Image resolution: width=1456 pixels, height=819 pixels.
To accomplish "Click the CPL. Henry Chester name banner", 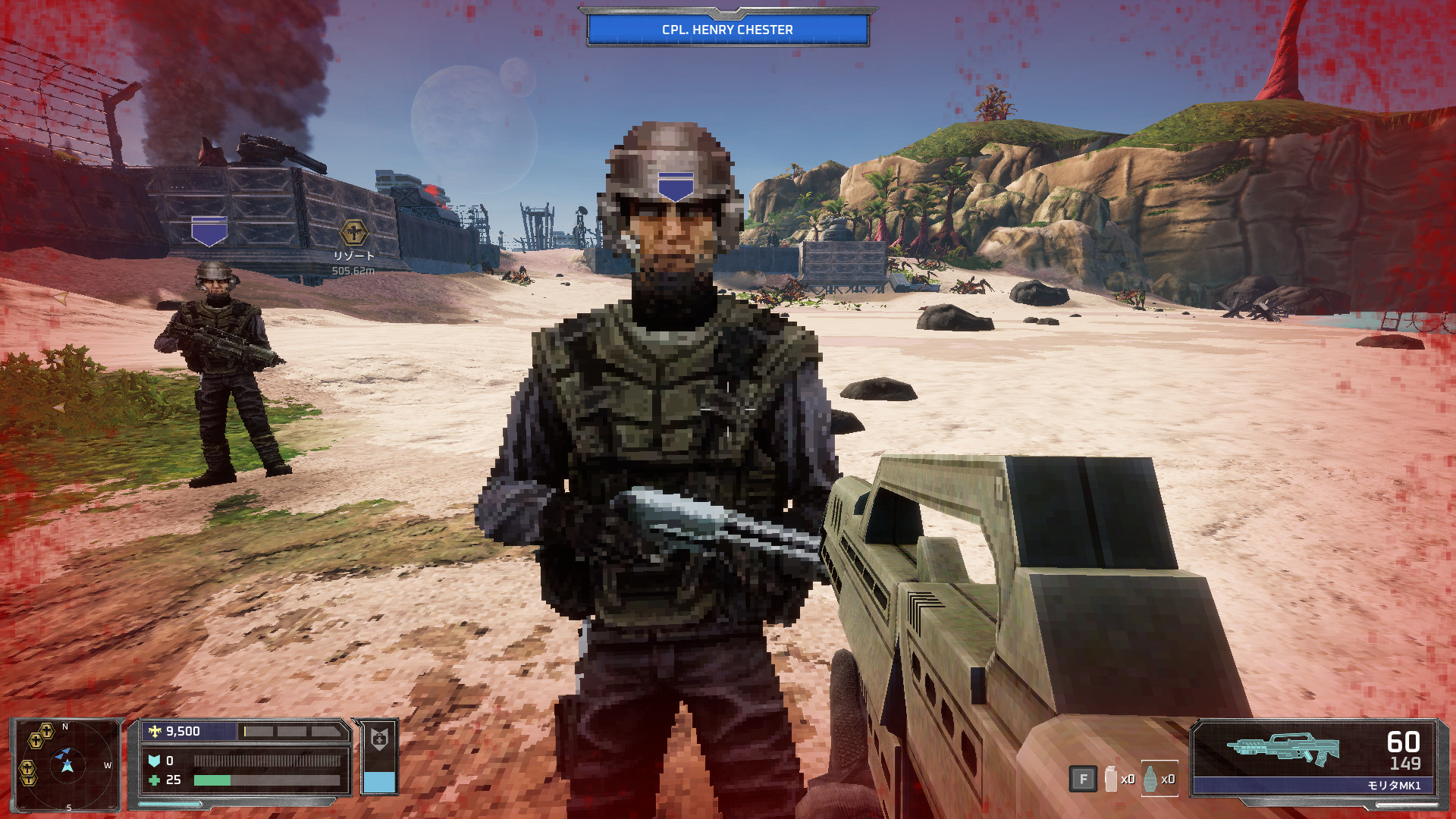I will coord(727,30).
